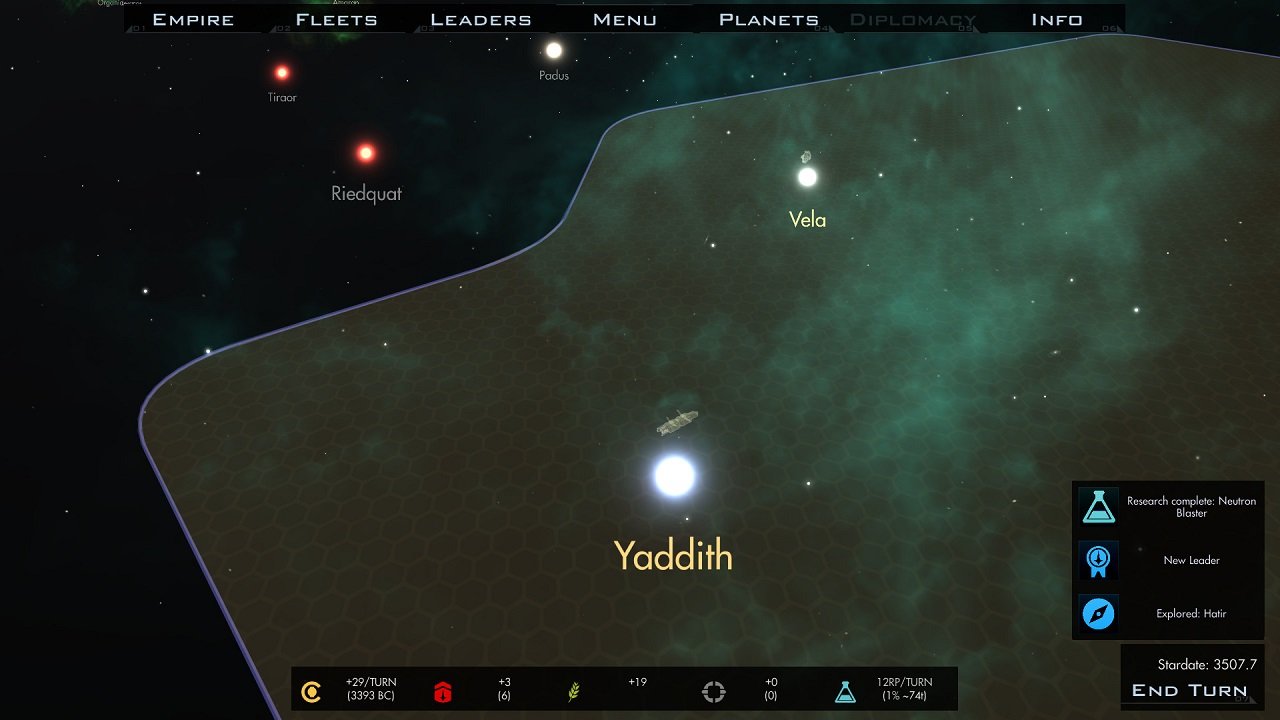Click the End Turn button
The image size is (1280, 720).
1189,690
